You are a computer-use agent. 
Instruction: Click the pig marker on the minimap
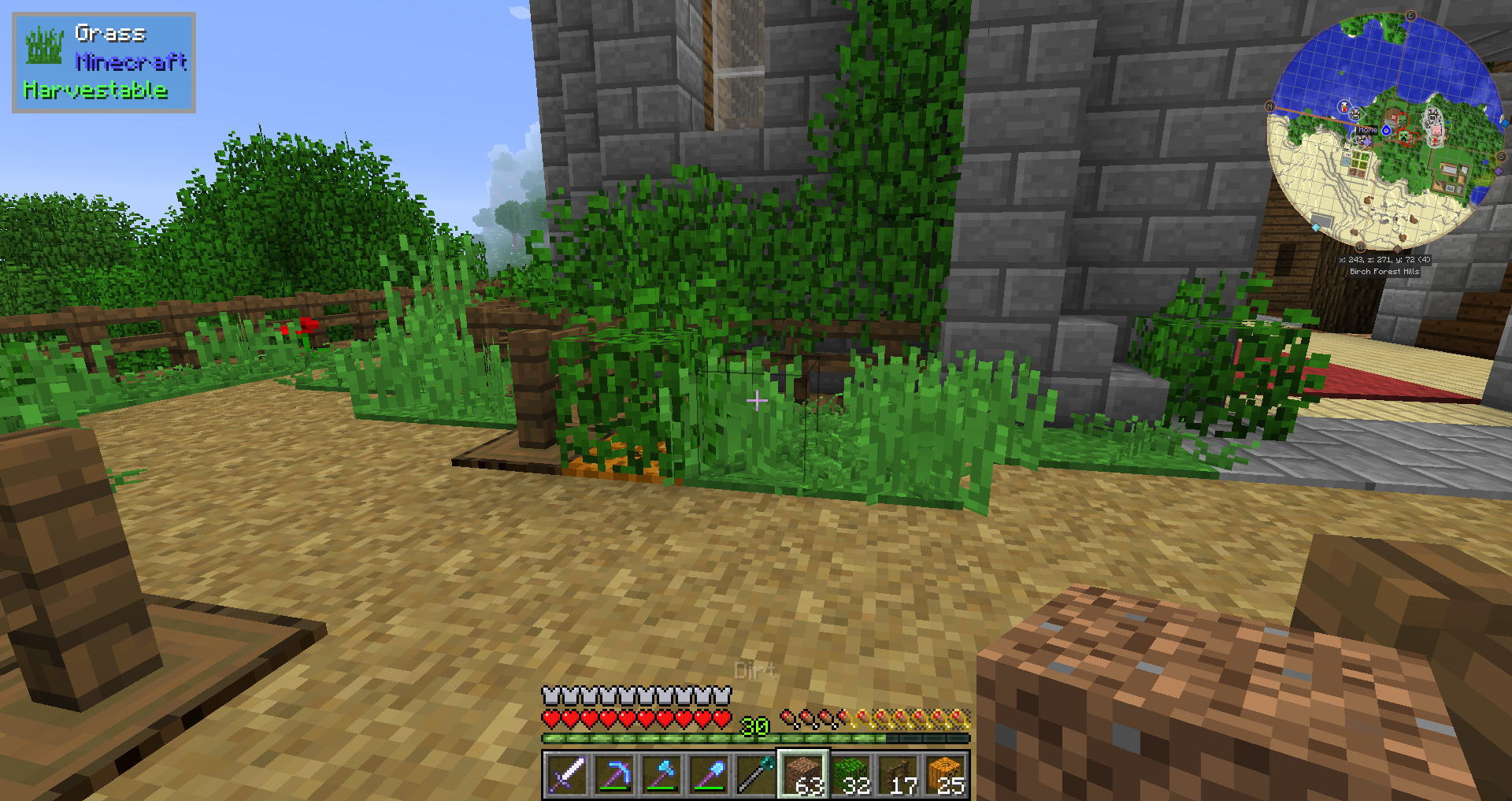1435,130
